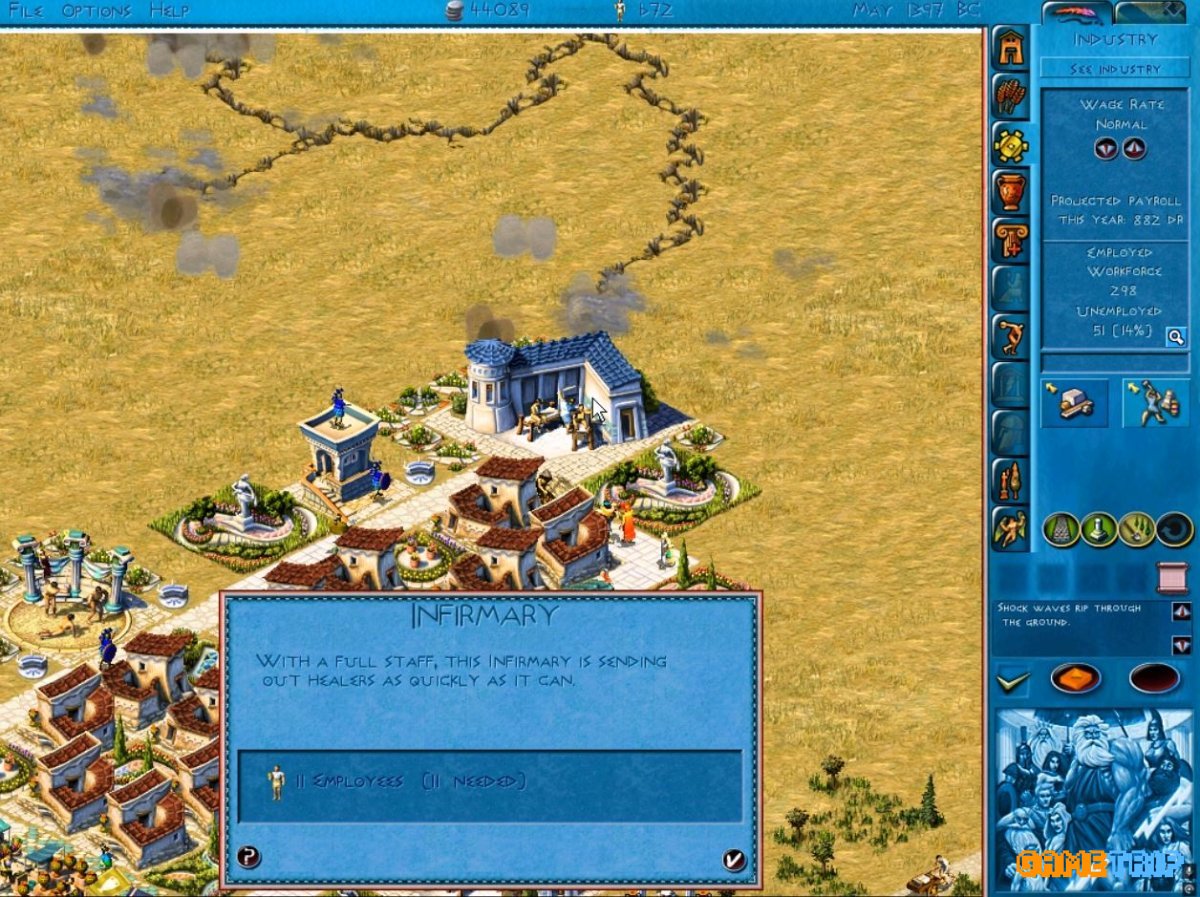Open the Help menu
1200x897 pixels.
[169, 11]
